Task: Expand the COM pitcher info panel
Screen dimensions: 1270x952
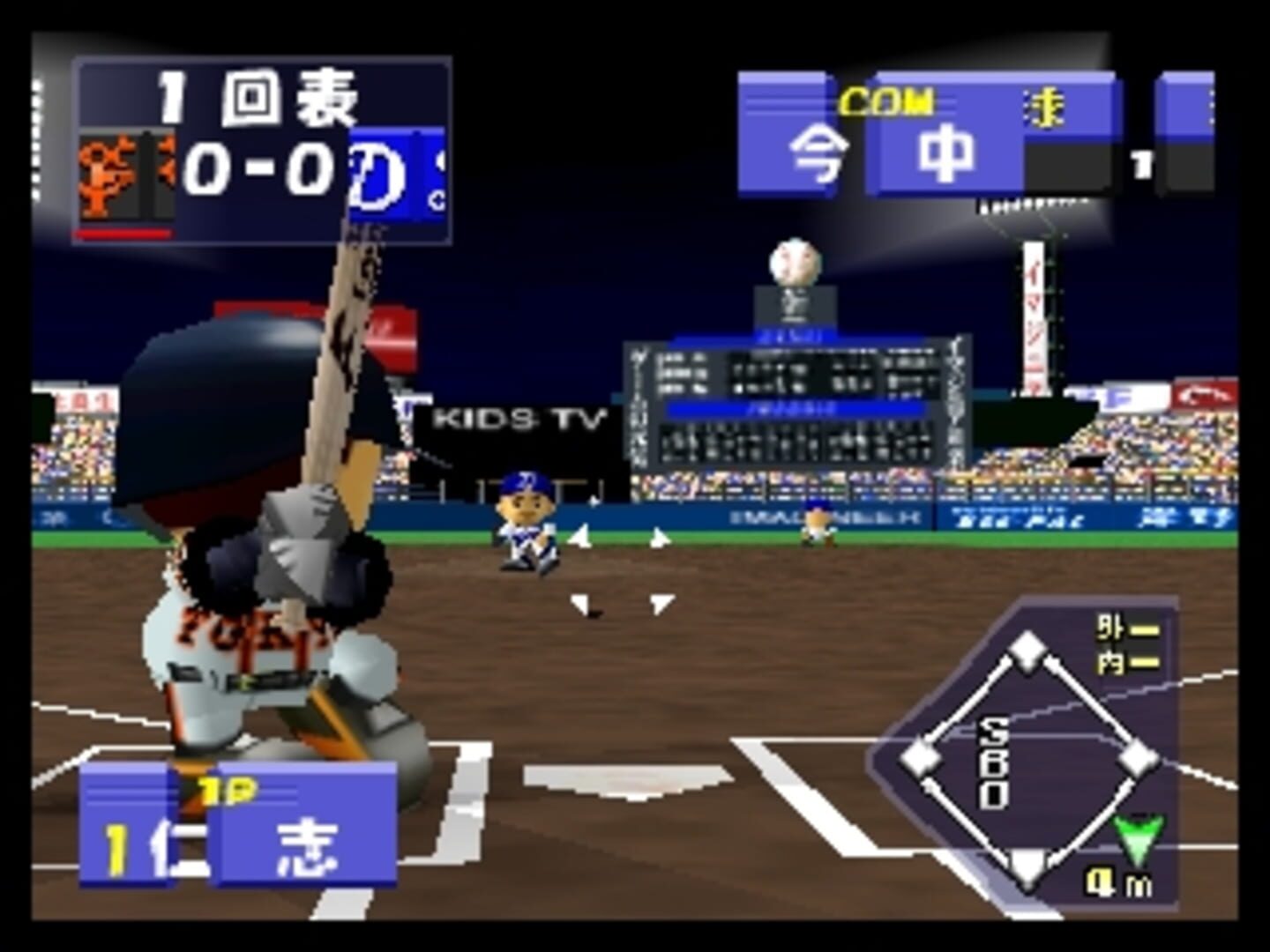Action: (885, 100)
